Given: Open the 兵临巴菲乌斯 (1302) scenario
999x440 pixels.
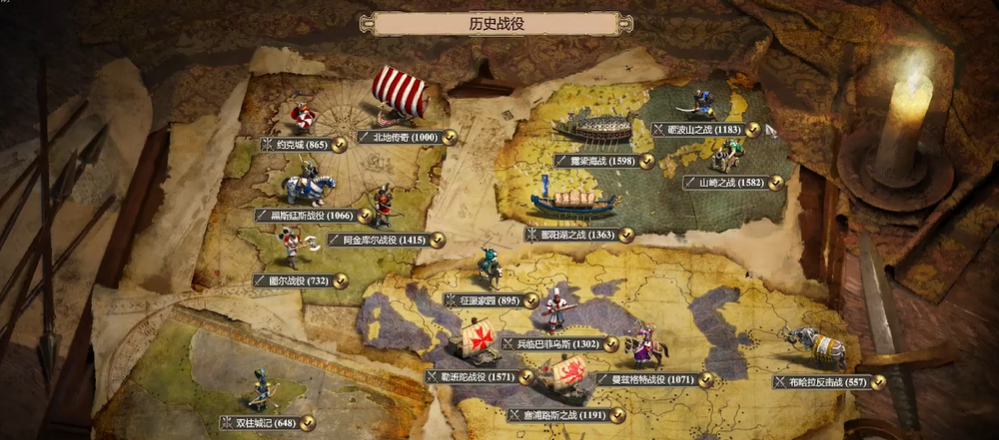Looking at the screenshot, I should [558, 344].
